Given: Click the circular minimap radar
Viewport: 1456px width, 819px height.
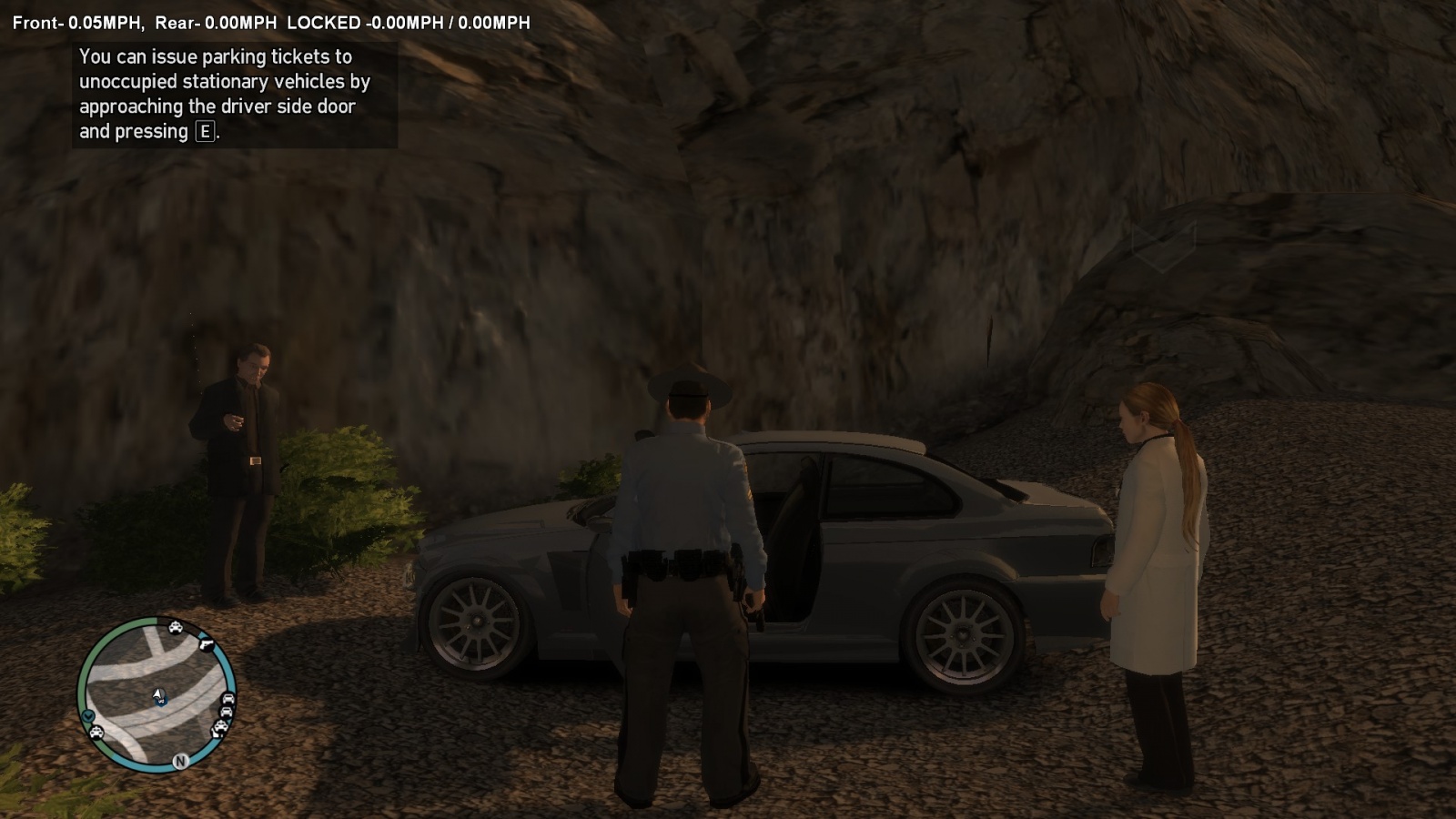Looking at the screenshot, I should 157,694.
